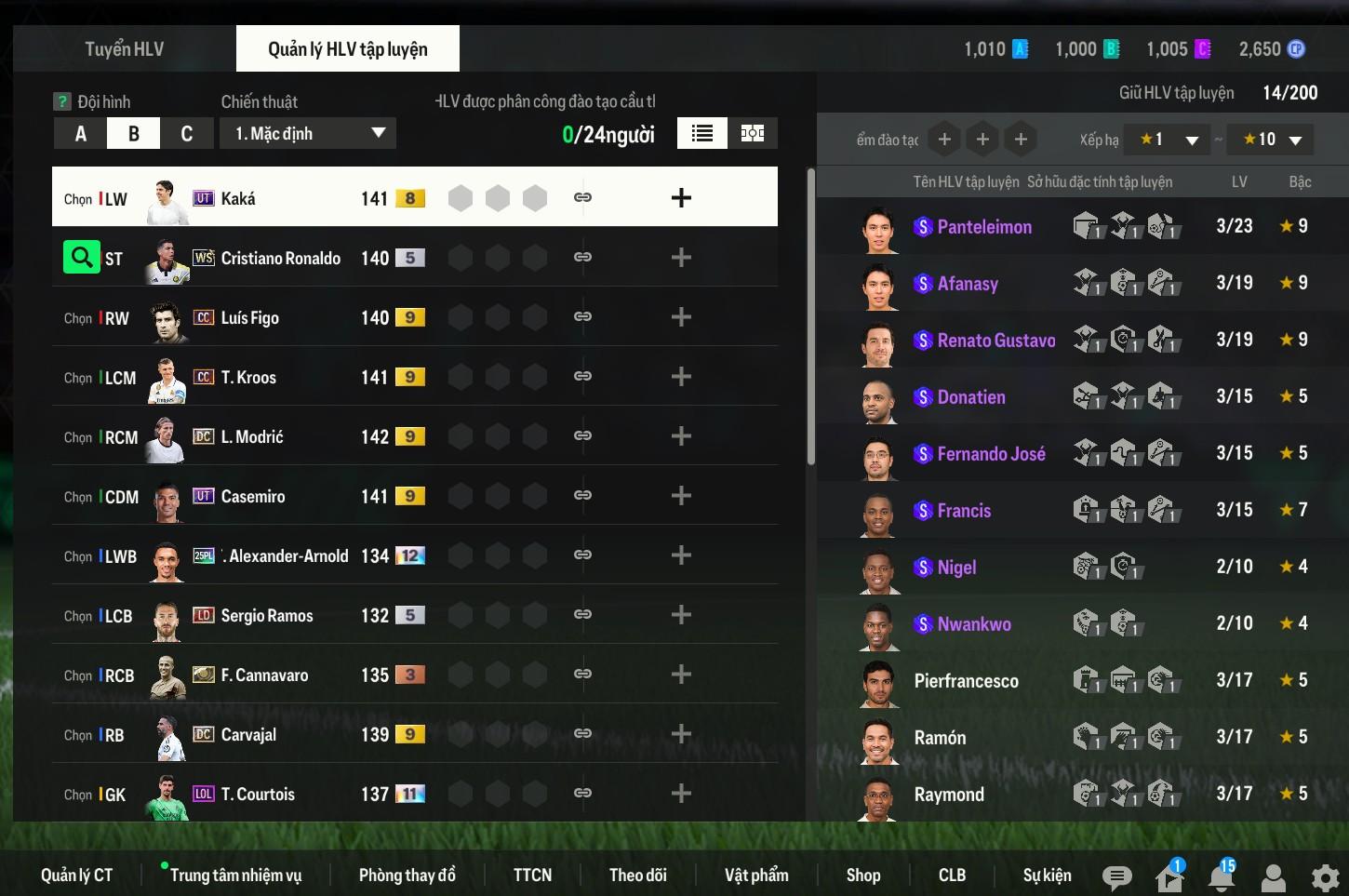Select coach Panteleimon from the list
The image size is (1349, 896).
pos(983,226)
